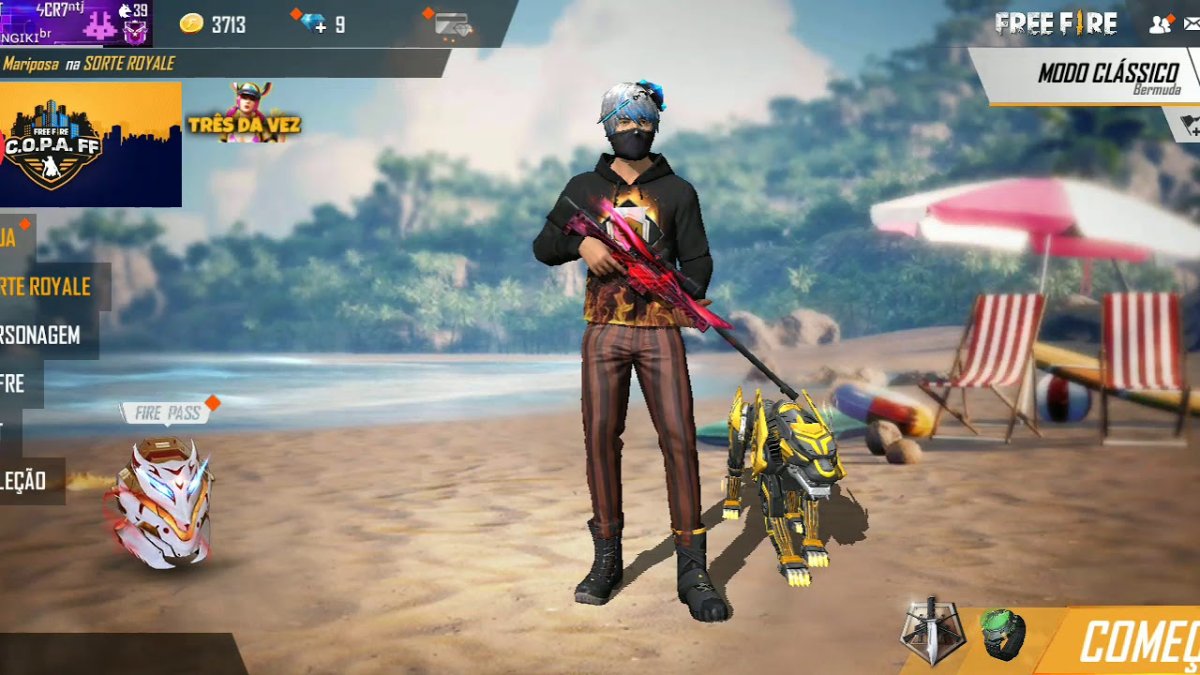Open the Fire Pass mask icon
Viewport: 1200px width, 675px height.
(160, 500)
